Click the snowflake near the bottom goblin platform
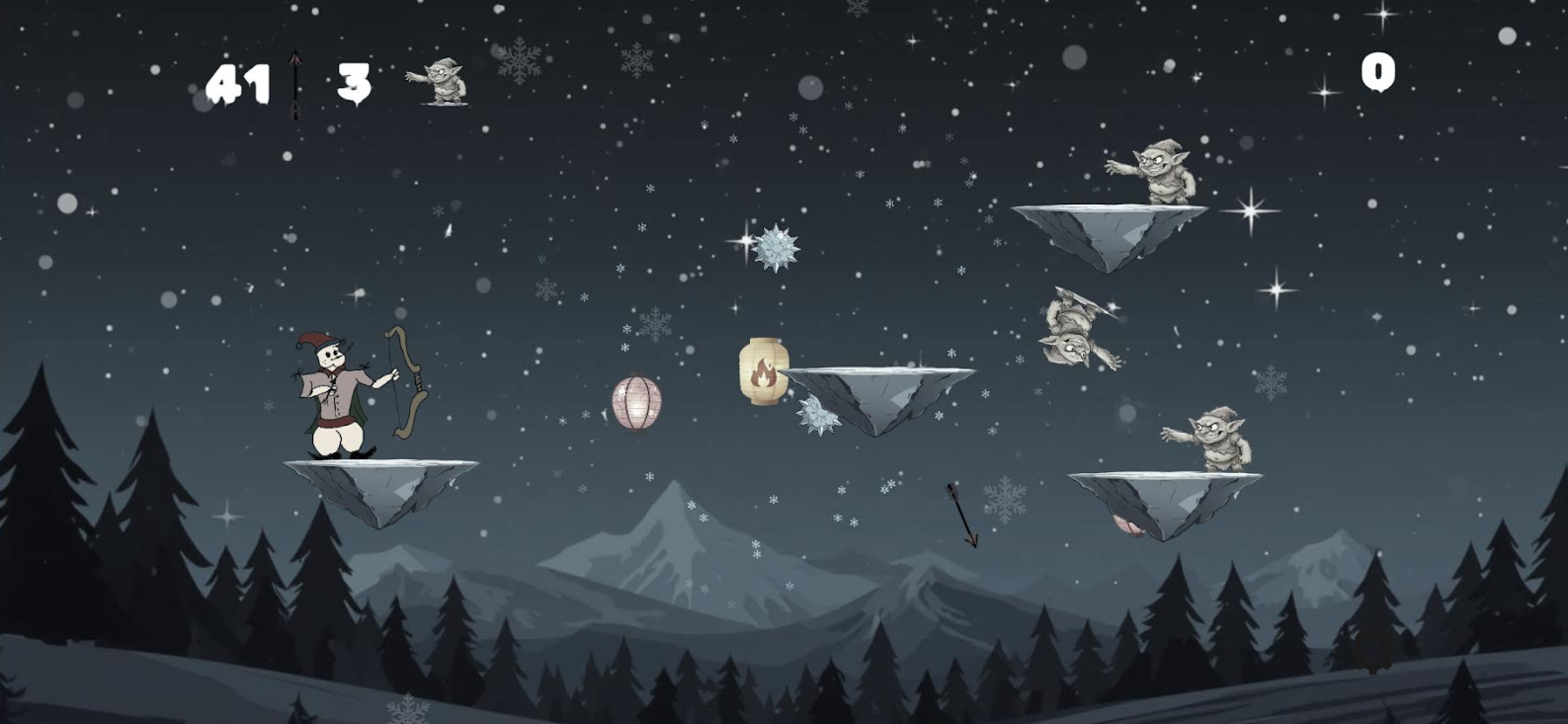 (x=1004, y=499)
